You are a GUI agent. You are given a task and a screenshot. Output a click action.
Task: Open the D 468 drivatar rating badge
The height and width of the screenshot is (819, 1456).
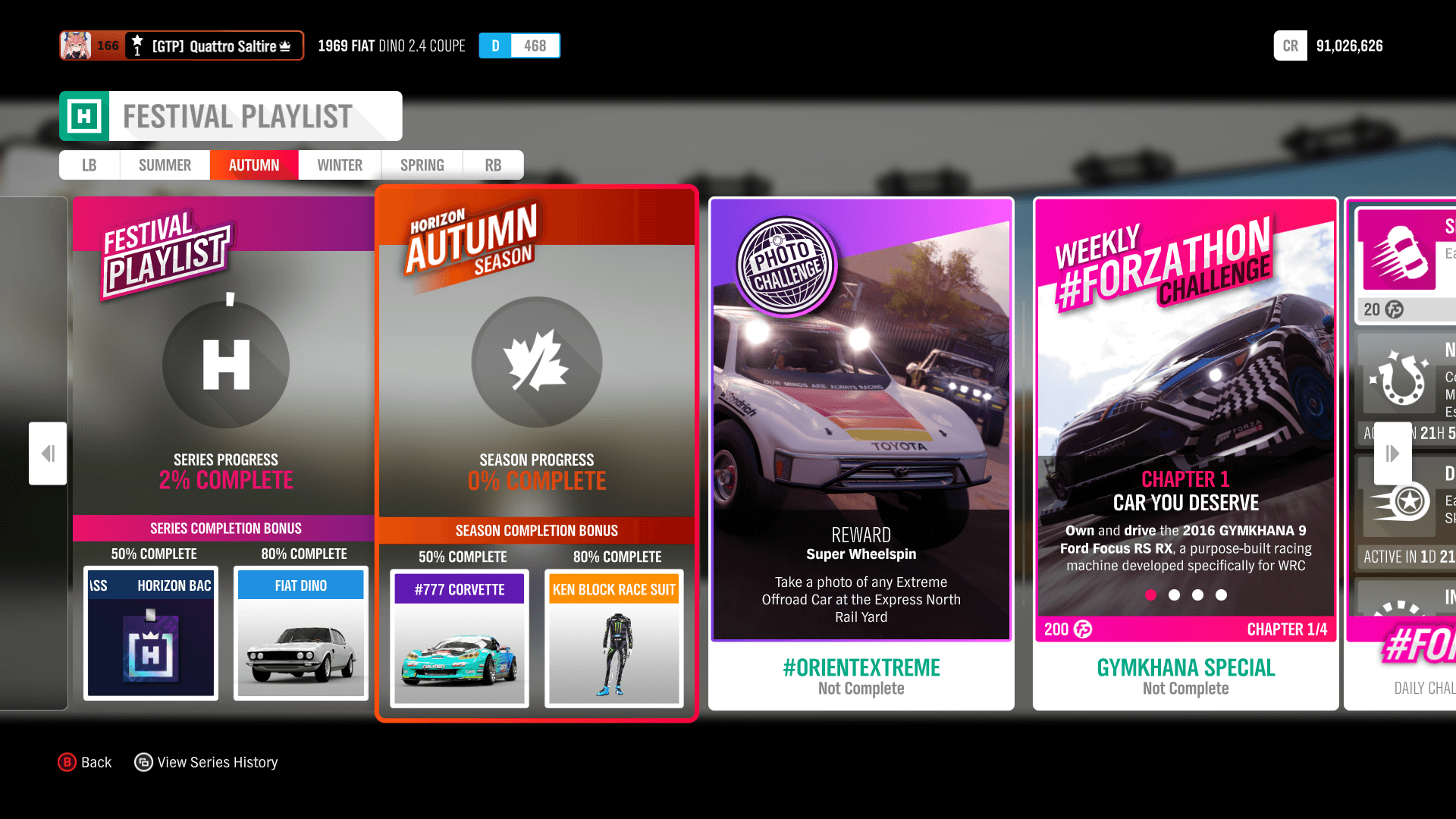pyautogui.click(x=519, y=45)
